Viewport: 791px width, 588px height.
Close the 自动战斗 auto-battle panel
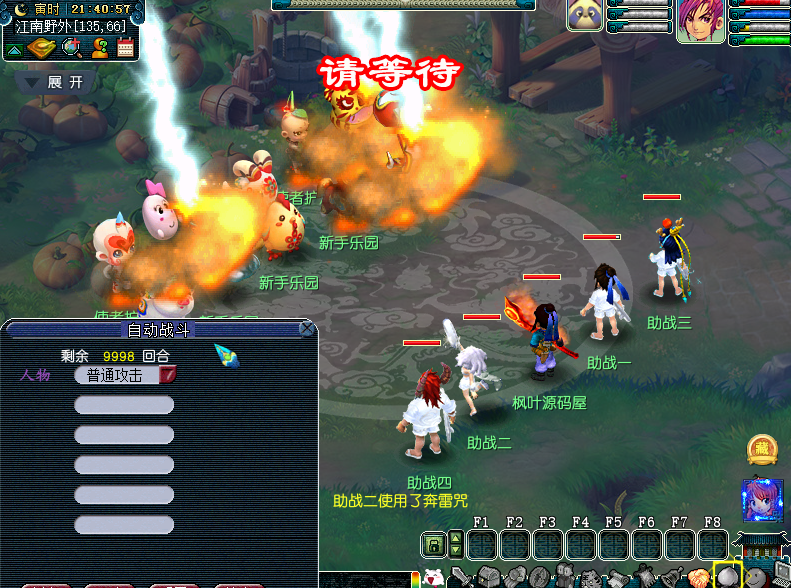pyautogui.click(x=307, y=328)
